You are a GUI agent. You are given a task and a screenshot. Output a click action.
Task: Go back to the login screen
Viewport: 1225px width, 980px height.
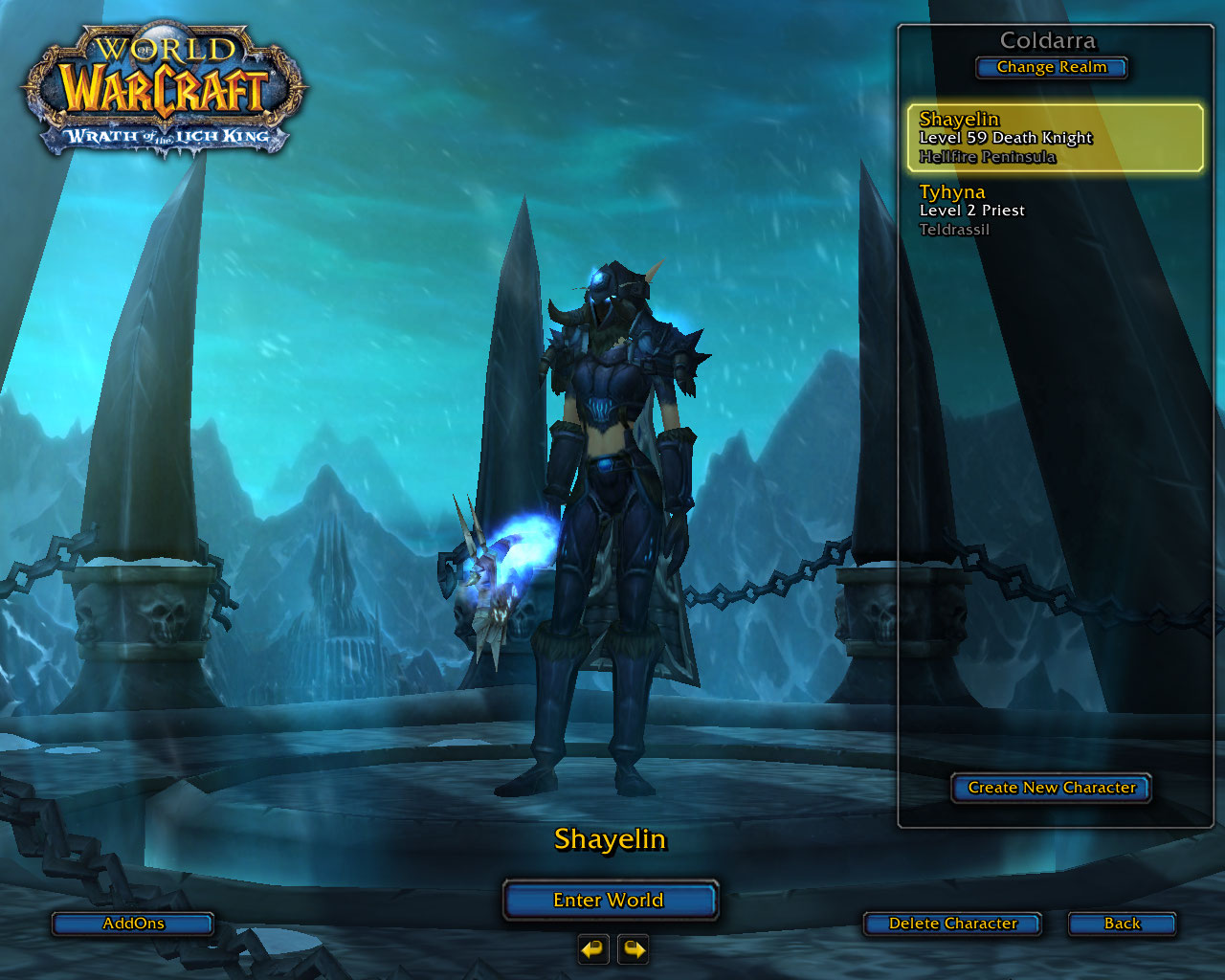click(1122, 924)
